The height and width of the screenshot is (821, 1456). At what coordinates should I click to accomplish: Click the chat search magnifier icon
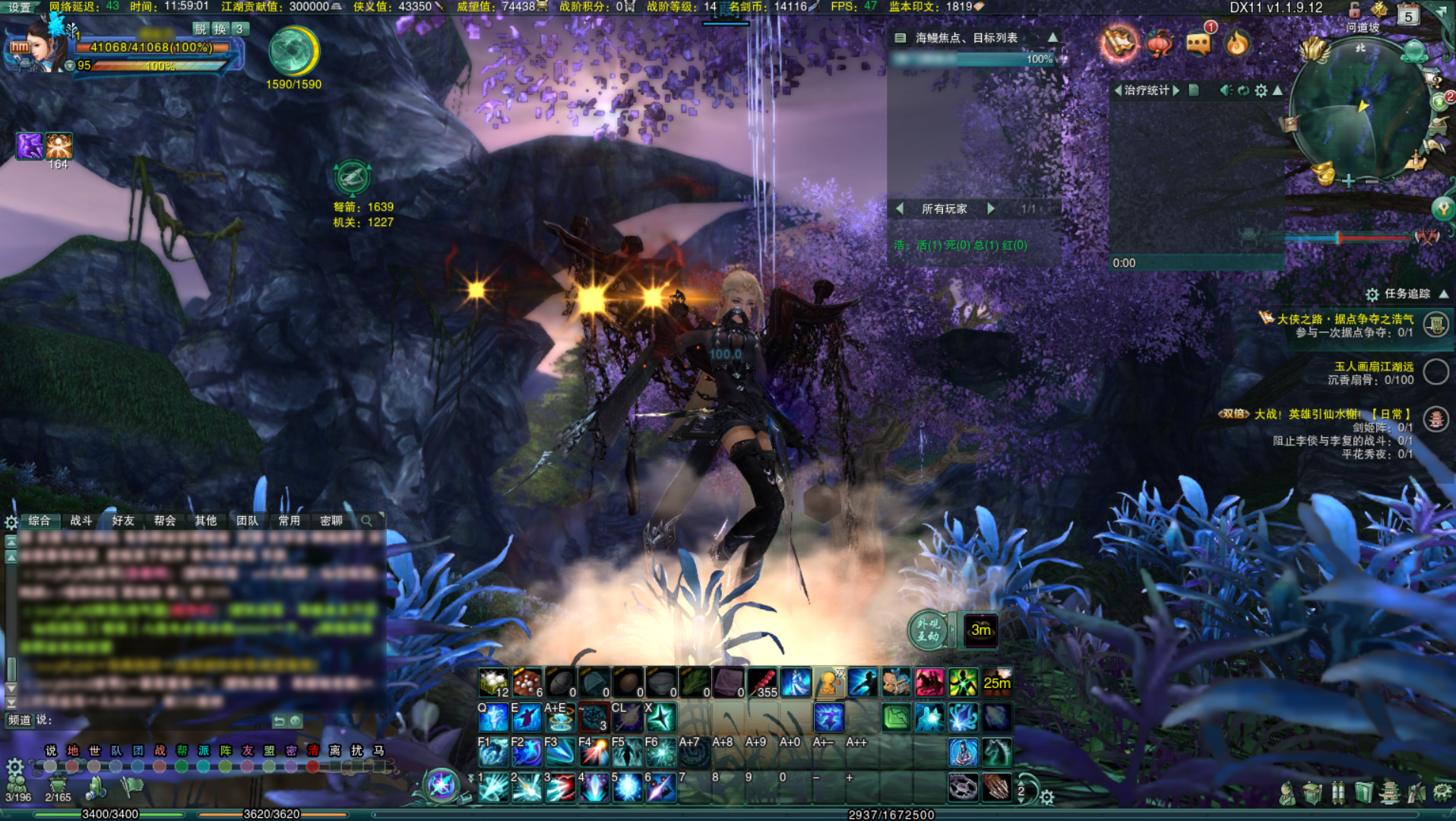click(367, 521)
